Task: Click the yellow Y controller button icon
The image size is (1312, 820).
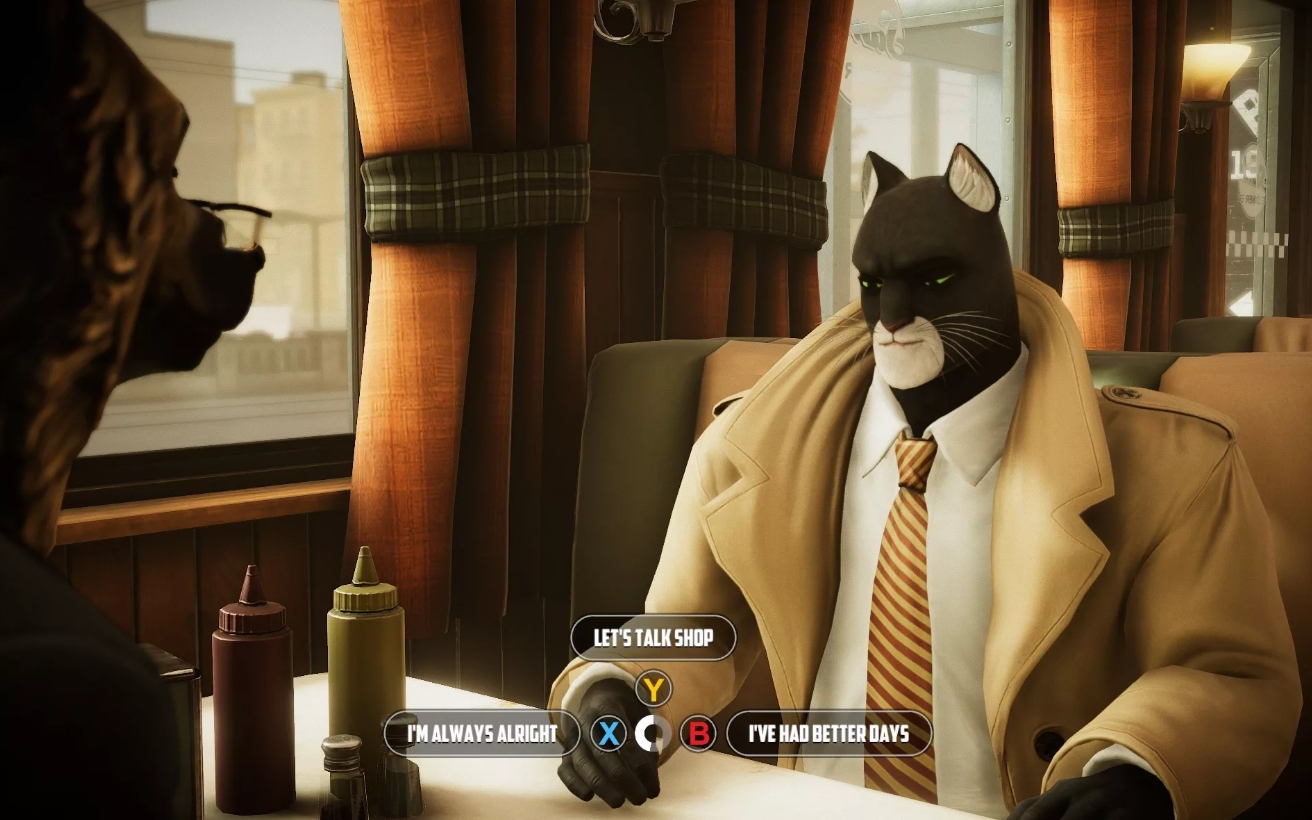Action: 652,686
